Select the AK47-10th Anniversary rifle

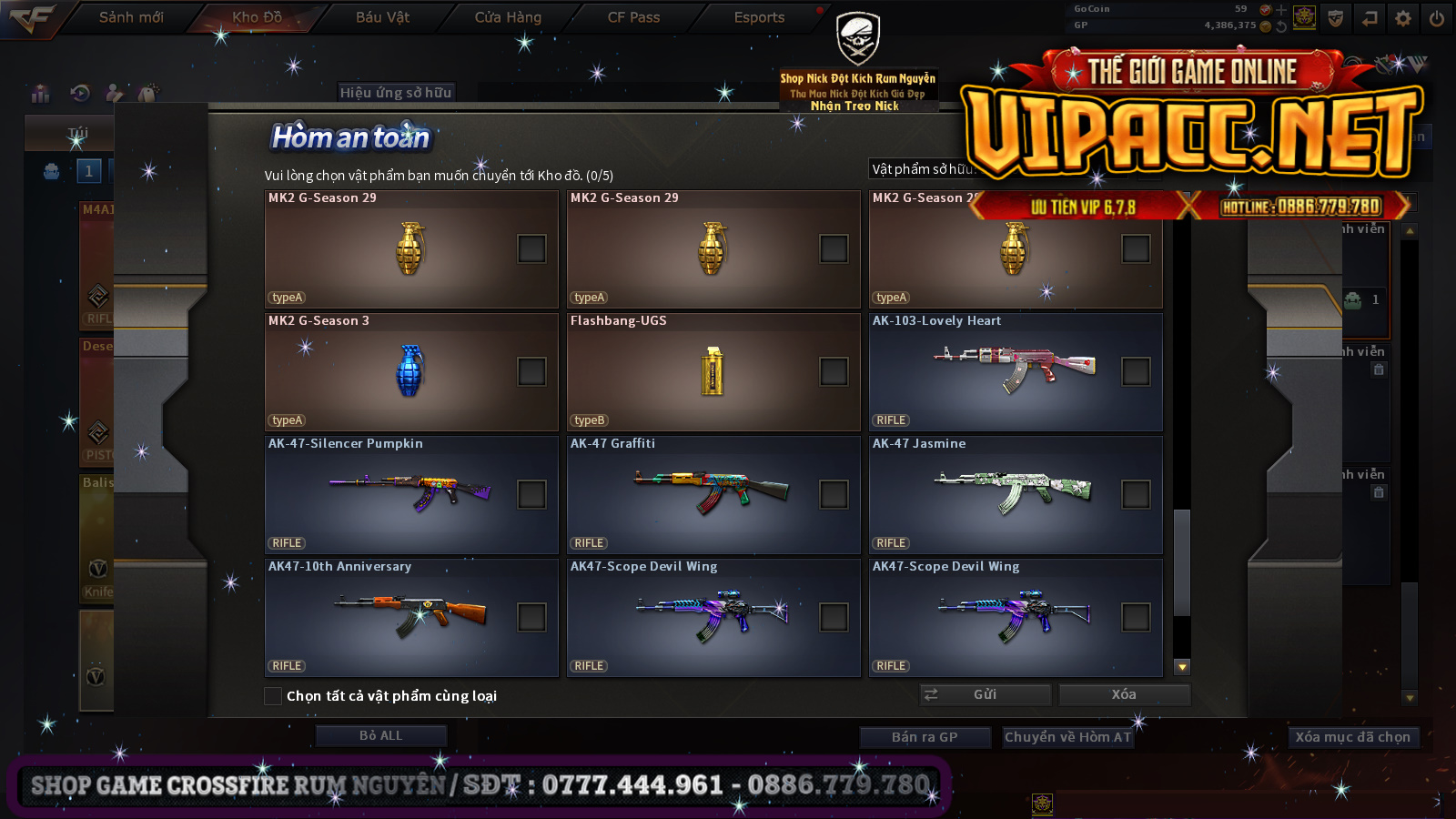click(531, 617)
